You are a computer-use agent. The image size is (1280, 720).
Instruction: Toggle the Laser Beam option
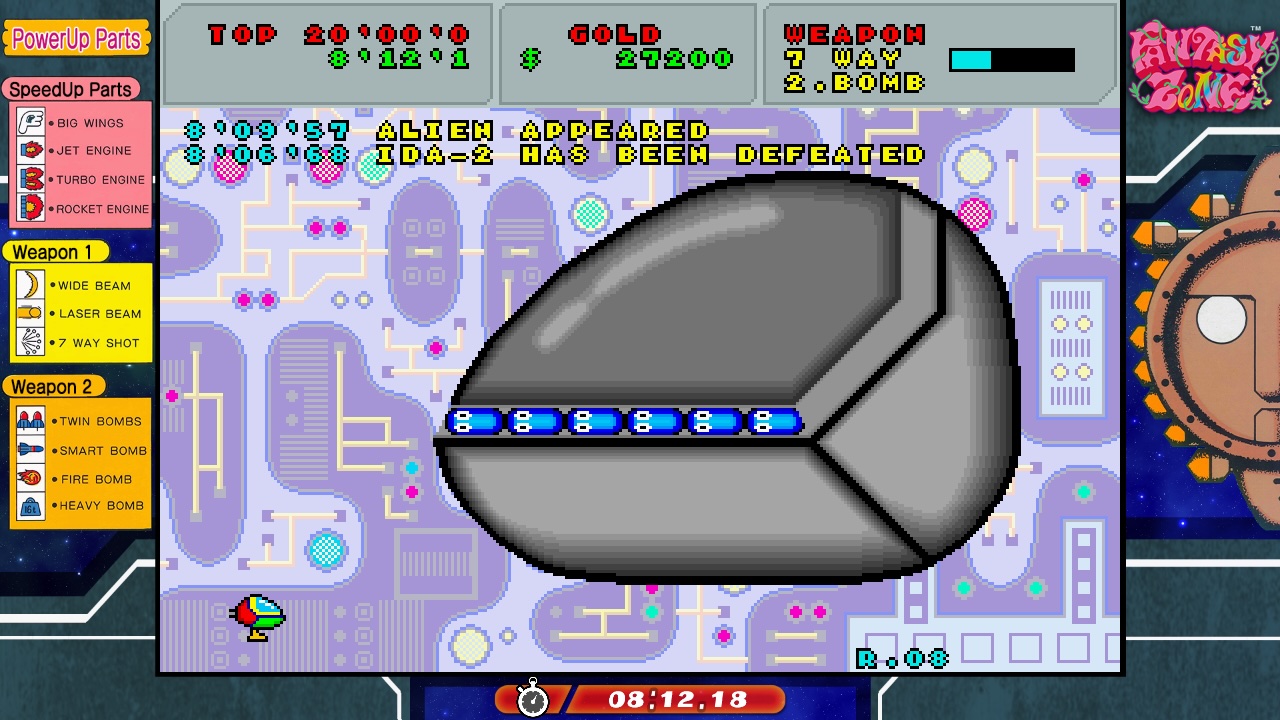(x=28, y=314)
